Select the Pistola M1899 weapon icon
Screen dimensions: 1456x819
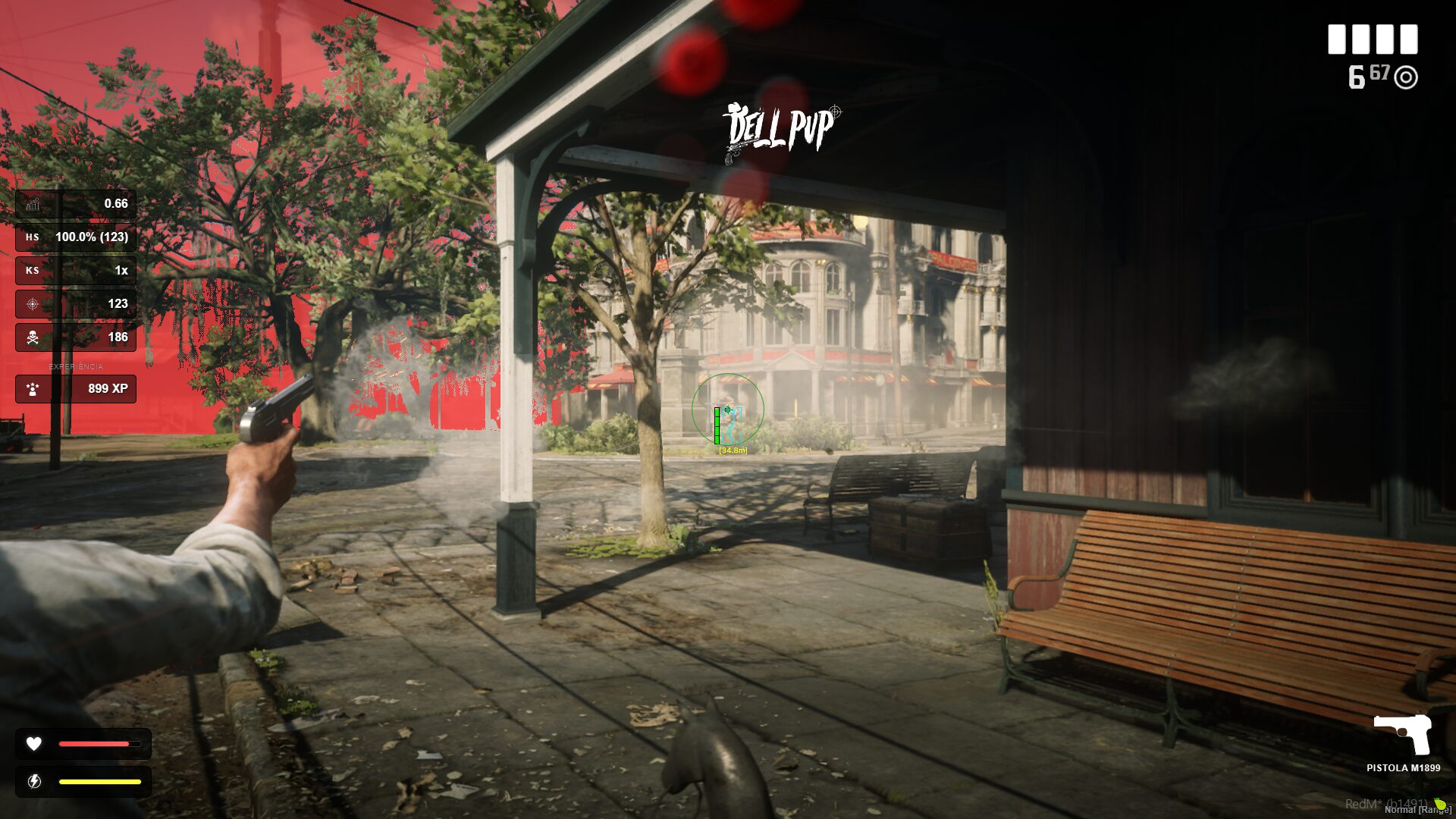tap(1403, 733)
